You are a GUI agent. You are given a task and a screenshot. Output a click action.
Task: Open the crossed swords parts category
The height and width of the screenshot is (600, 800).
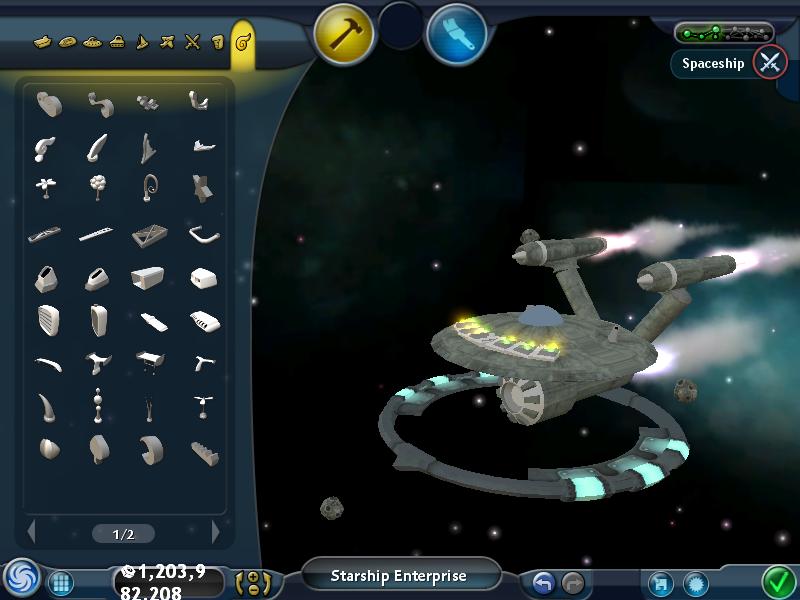click(x=193, y=42)
